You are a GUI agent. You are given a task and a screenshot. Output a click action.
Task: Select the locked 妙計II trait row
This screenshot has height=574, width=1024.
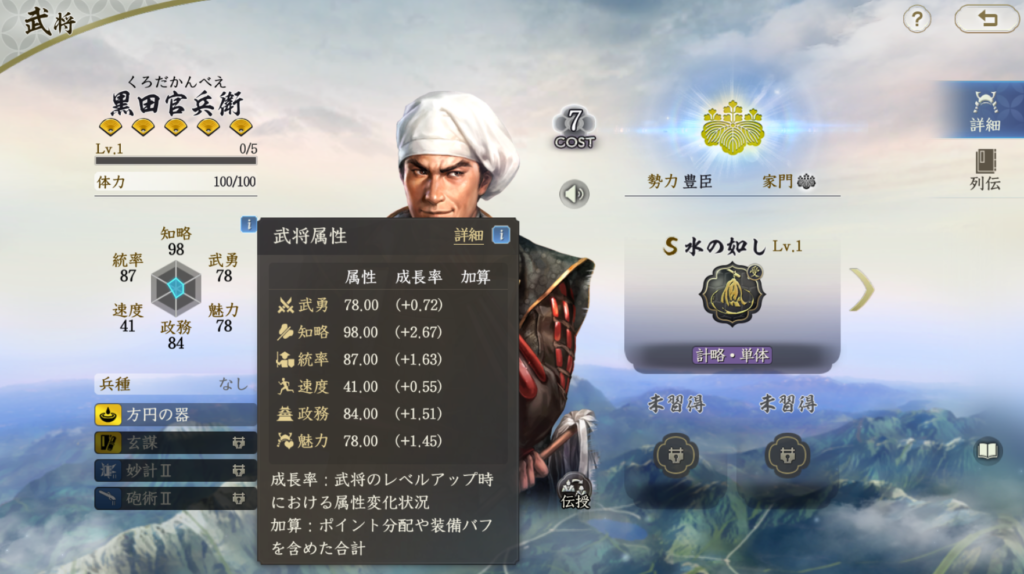click(176, 470)
